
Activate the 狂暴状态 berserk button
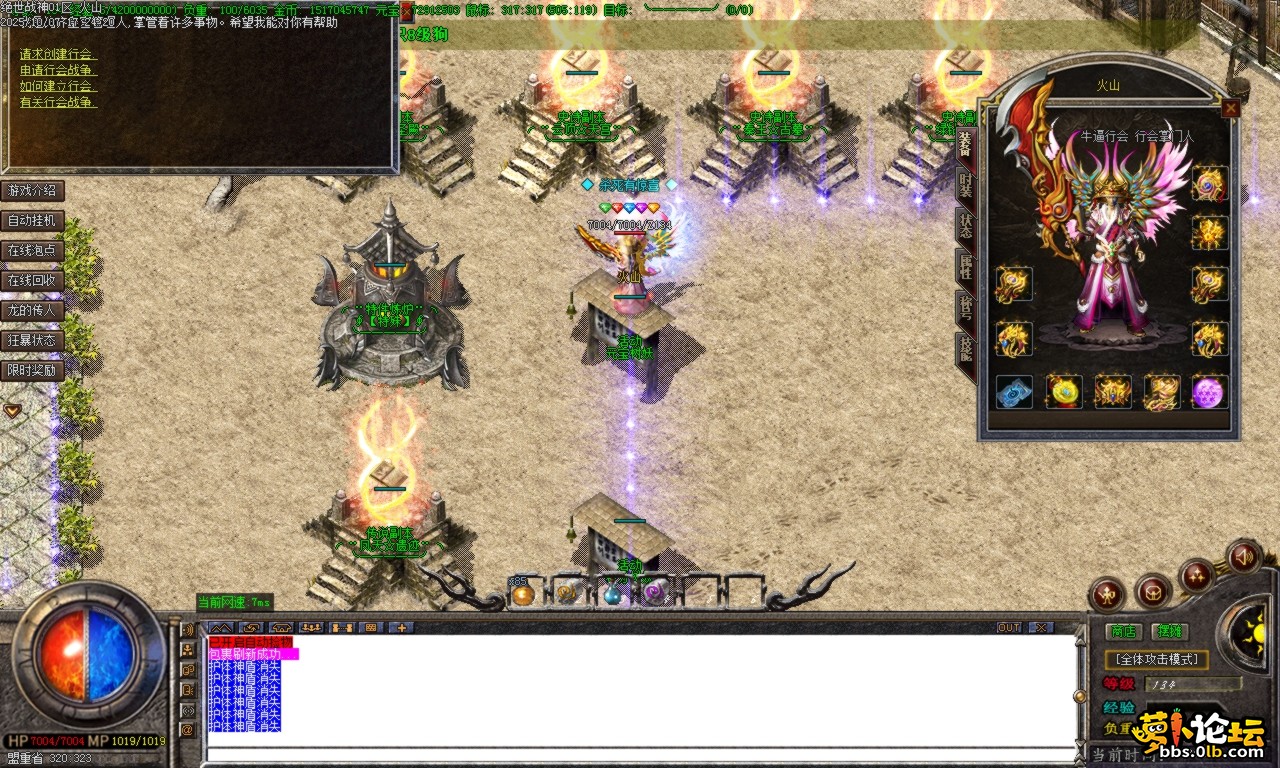point(33,340)
